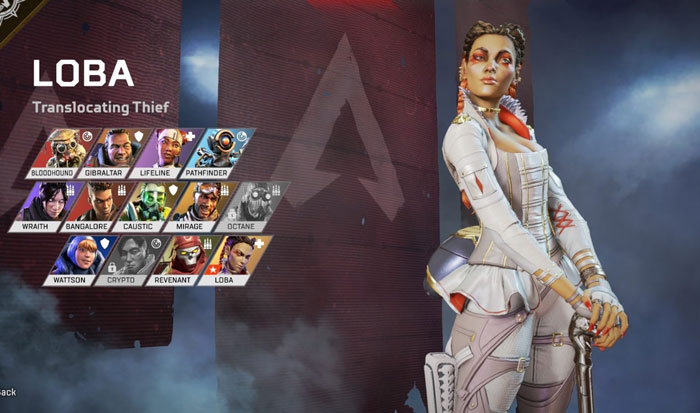Viewport: 700px width, 413px height.
Task: Go back using the Back button
Action: pos(8,392)
